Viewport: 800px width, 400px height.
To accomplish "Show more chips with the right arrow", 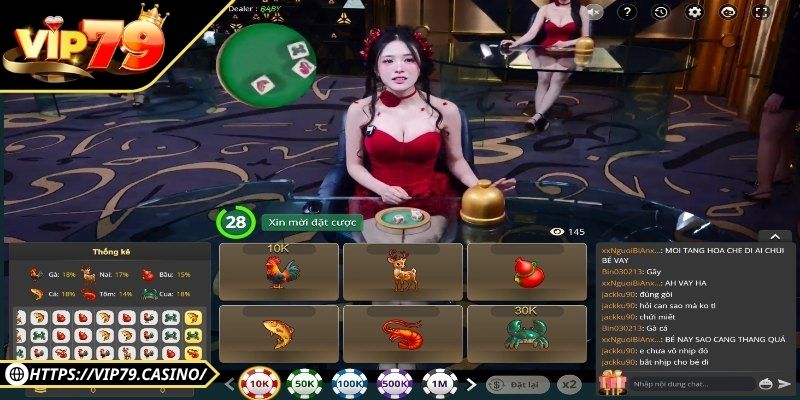I will coord(470,382).
